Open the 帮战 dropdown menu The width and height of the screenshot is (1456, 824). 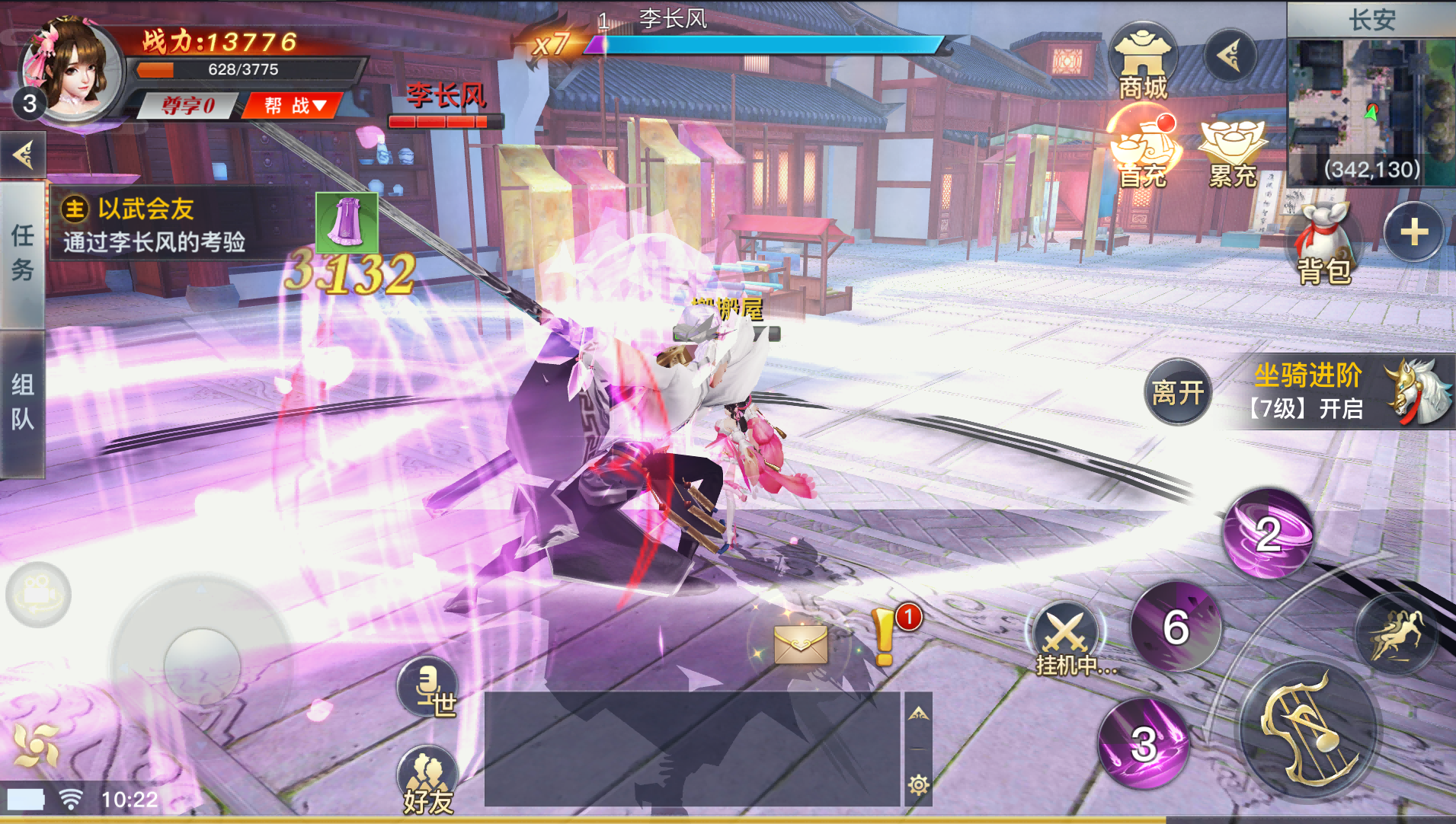click(x=292, y=106)
